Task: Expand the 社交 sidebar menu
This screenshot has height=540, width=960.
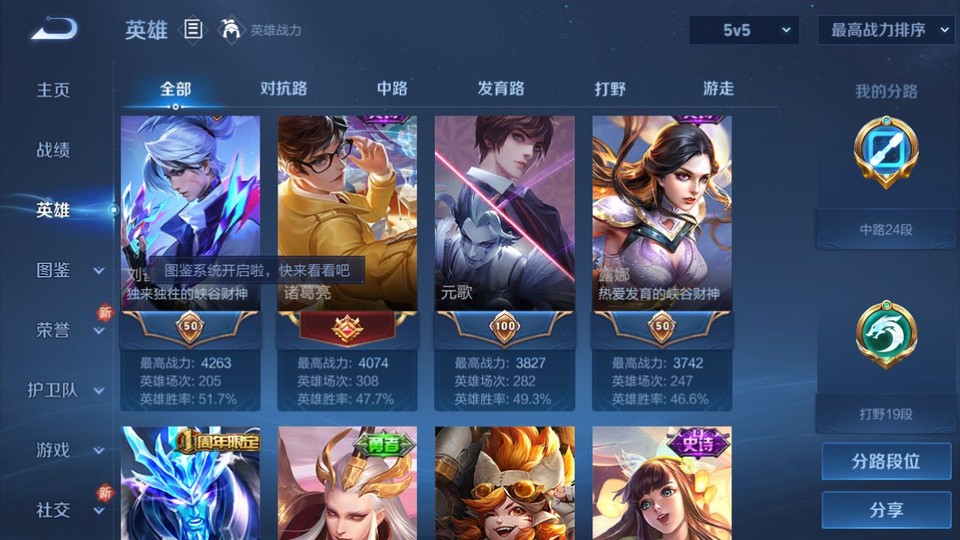Action: 68,510
